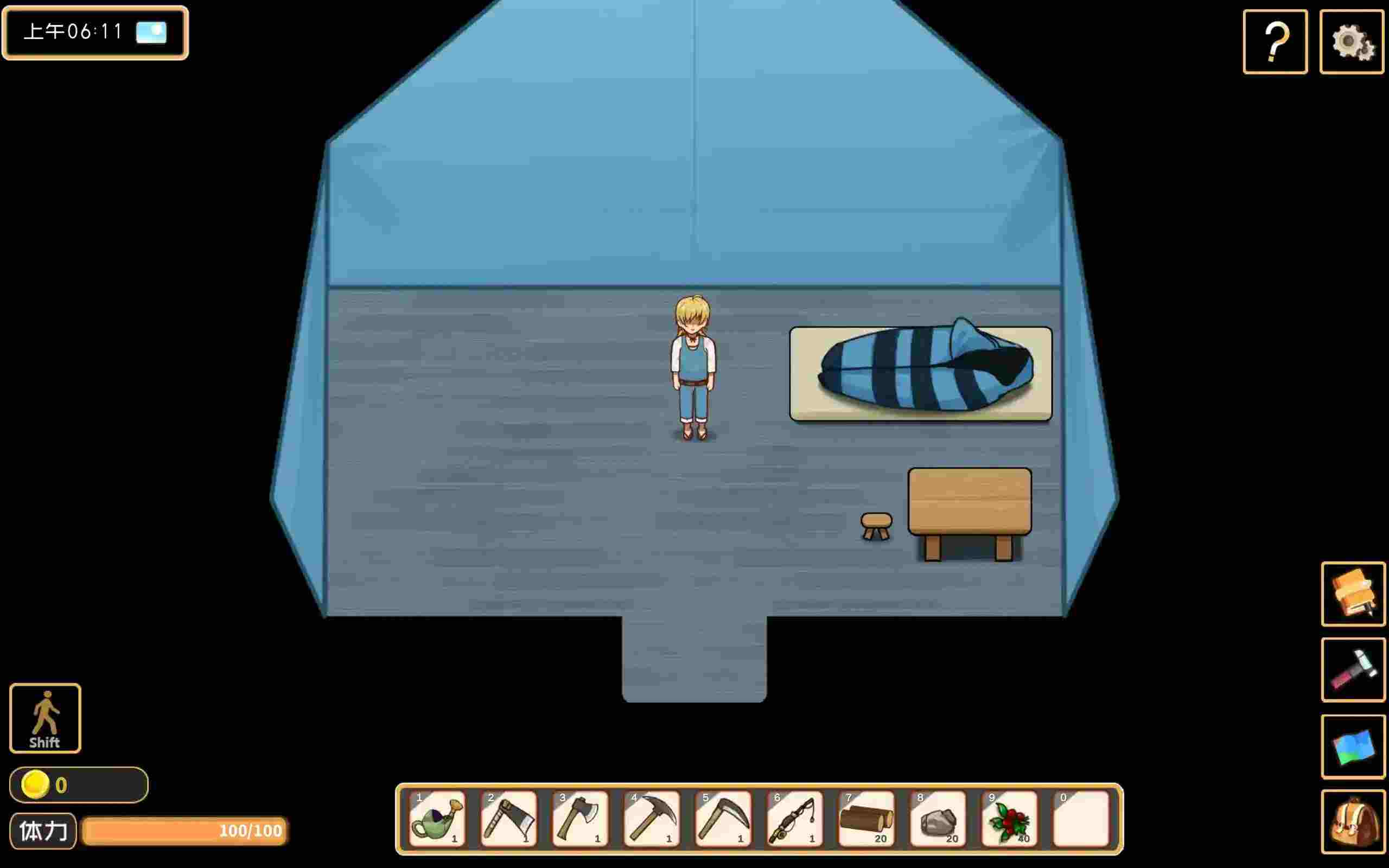Select the watering can in hotbar slot 1
This screenshot has height=868, width=1389.
[x=437, y=819]
